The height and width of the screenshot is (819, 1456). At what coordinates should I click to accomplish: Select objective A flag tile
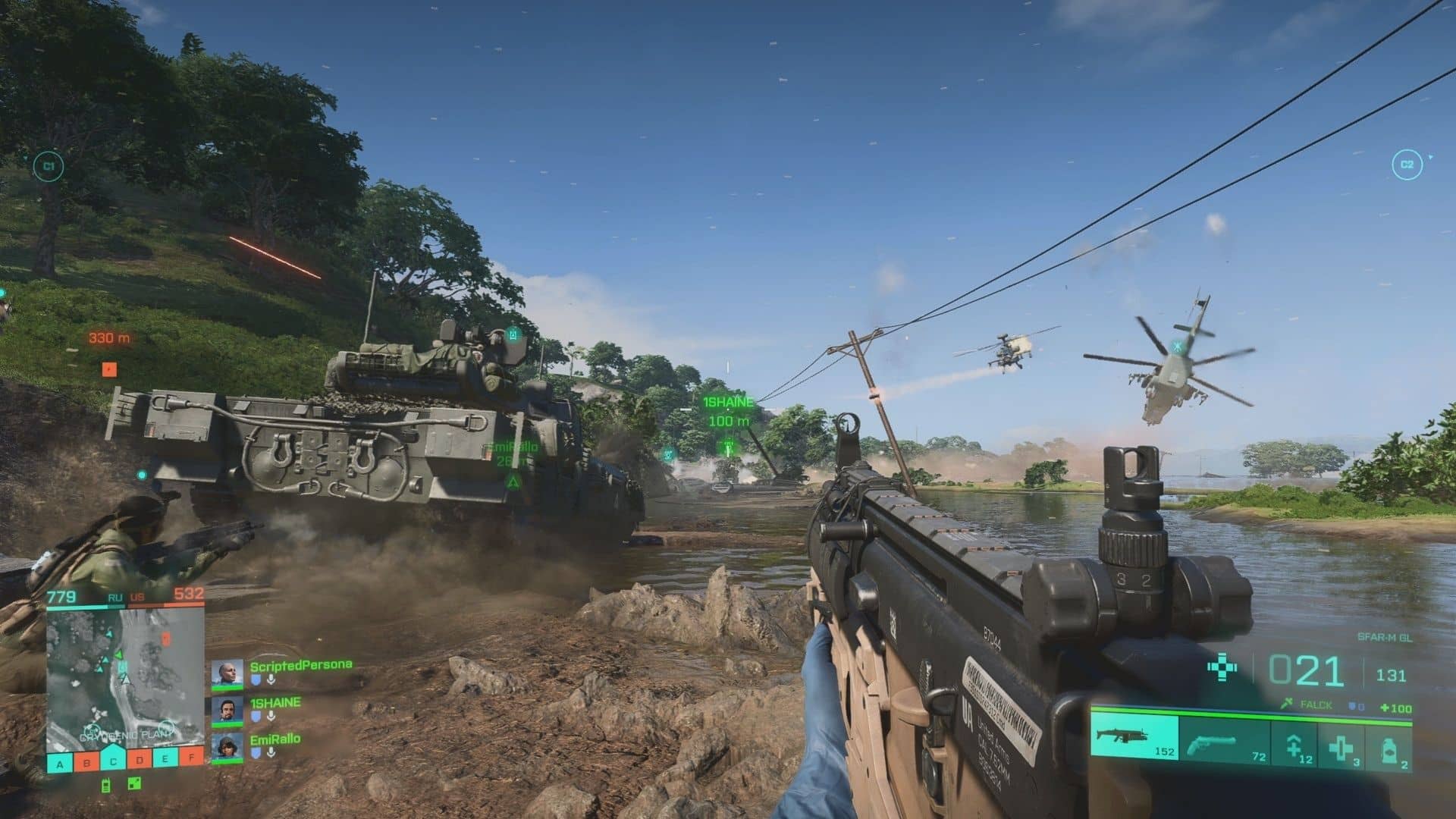point(60,762)
